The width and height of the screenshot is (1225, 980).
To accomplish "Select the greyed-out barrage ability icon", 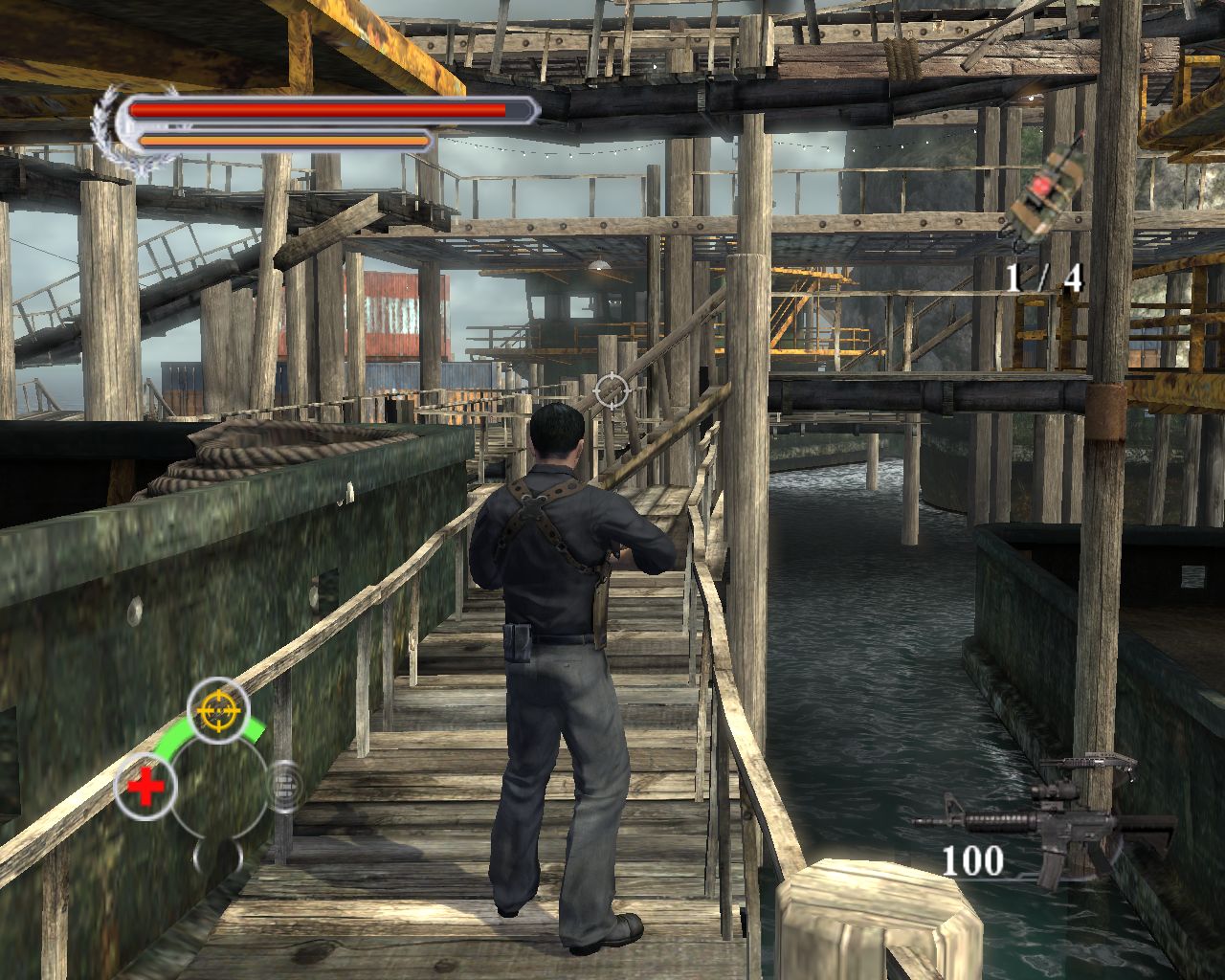I will pos(284,787).
